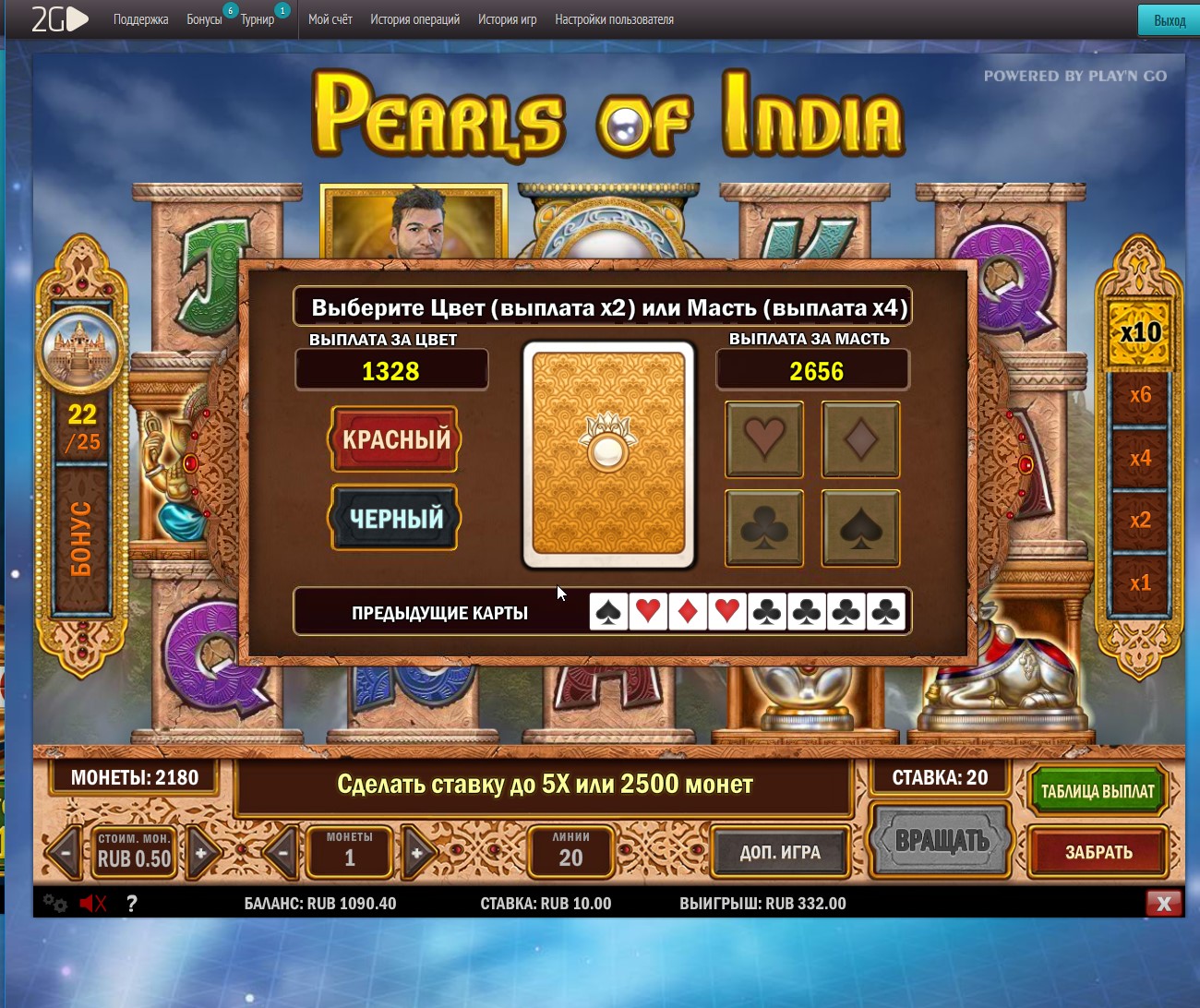Toggle the muted sound speaker icon
This screenshot has height=1008, width=1200.
[92, 904]
